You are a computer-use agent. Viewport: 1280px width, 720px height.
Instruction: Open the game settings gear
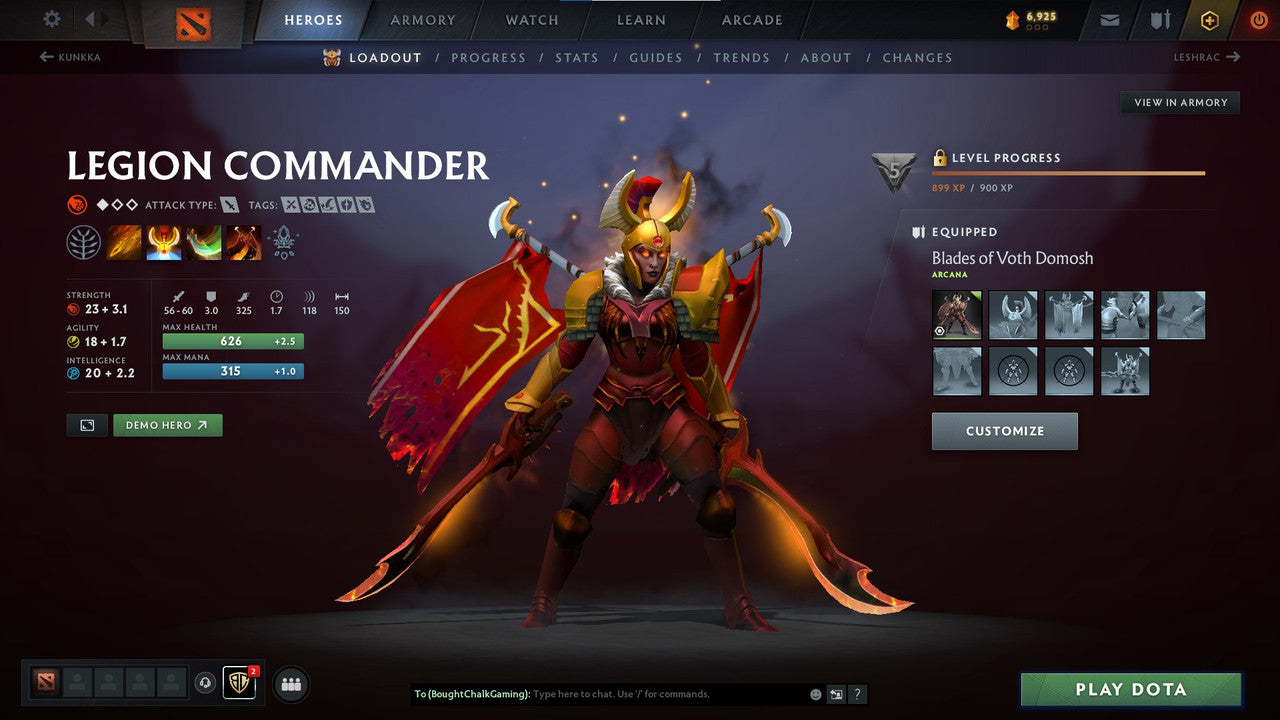click(x=50, y=19)
